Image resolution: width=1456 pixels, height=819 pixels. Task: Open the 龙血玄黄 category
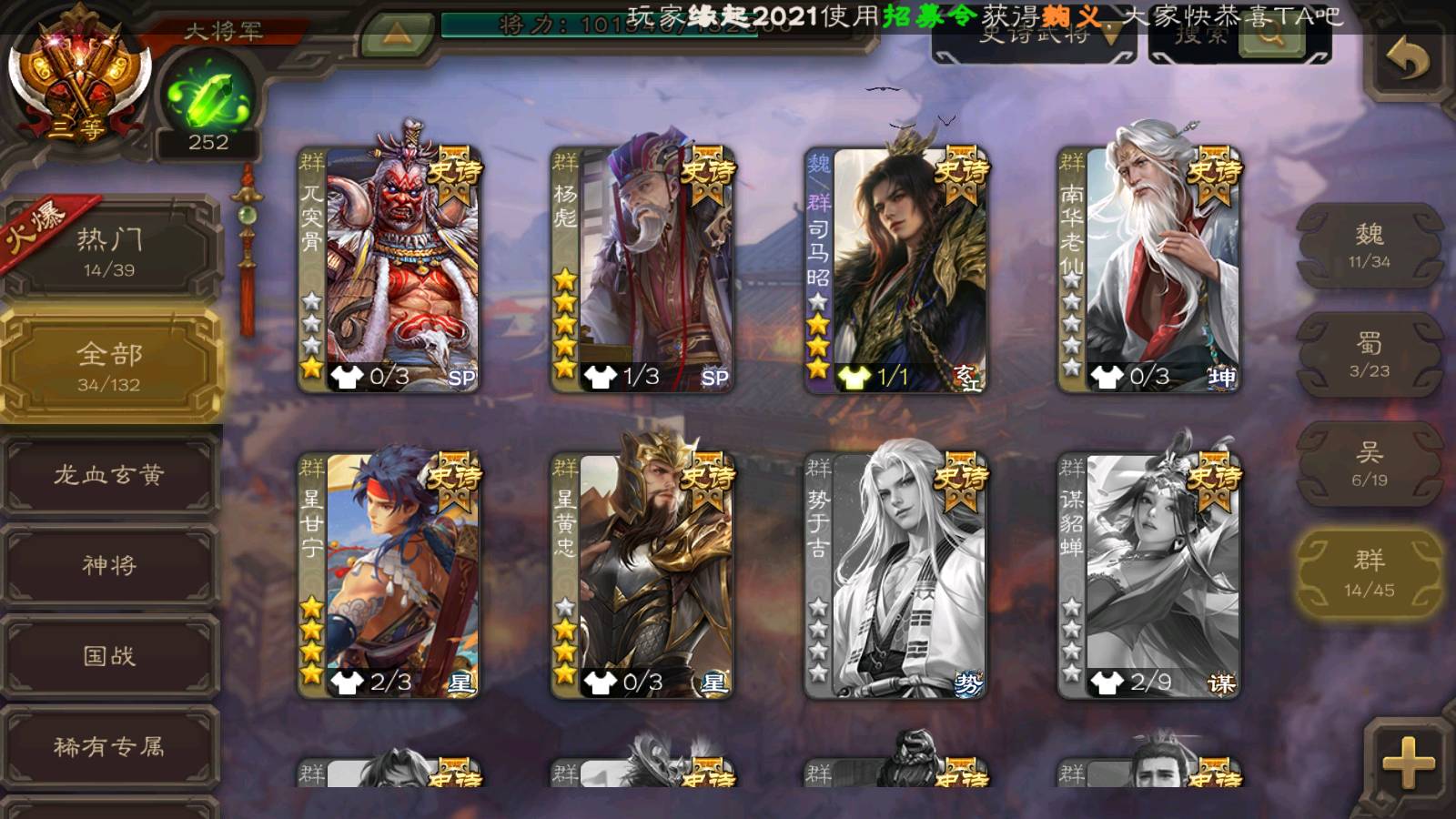pyautogui.click(x=109, y=475)
